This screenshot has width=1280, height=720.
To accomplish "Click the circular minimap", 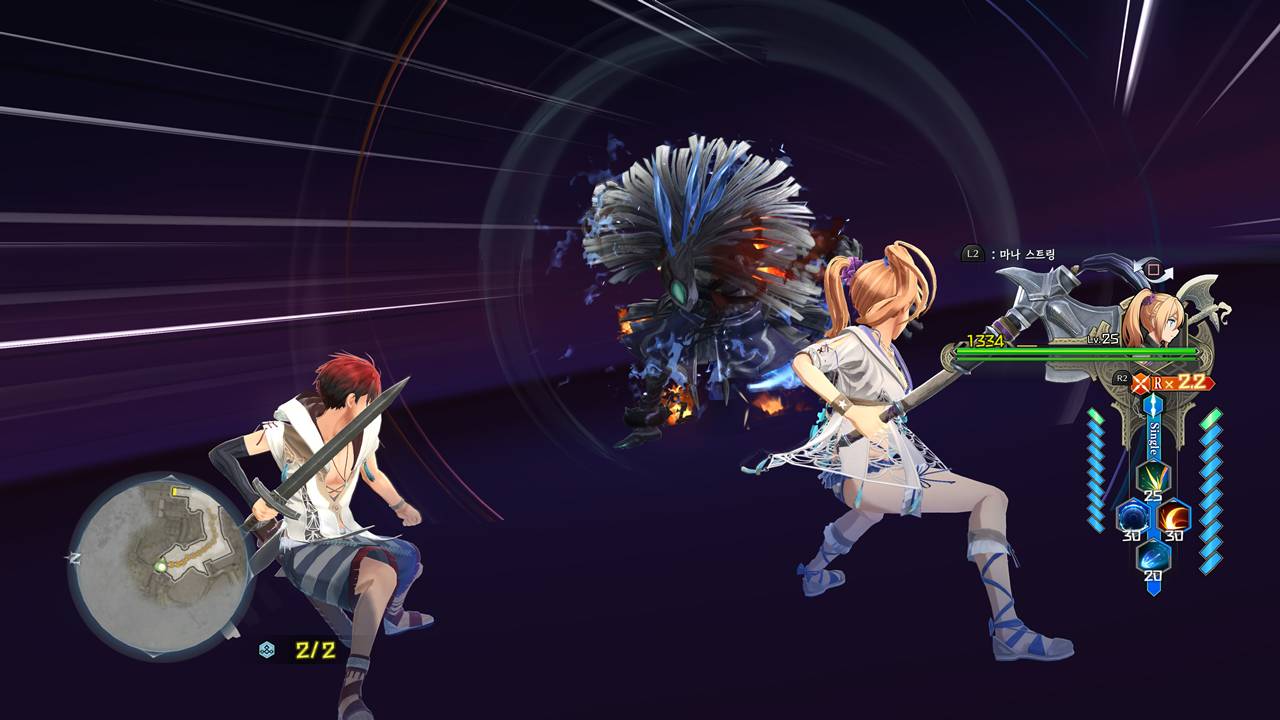I will click(x=160, y=565).
